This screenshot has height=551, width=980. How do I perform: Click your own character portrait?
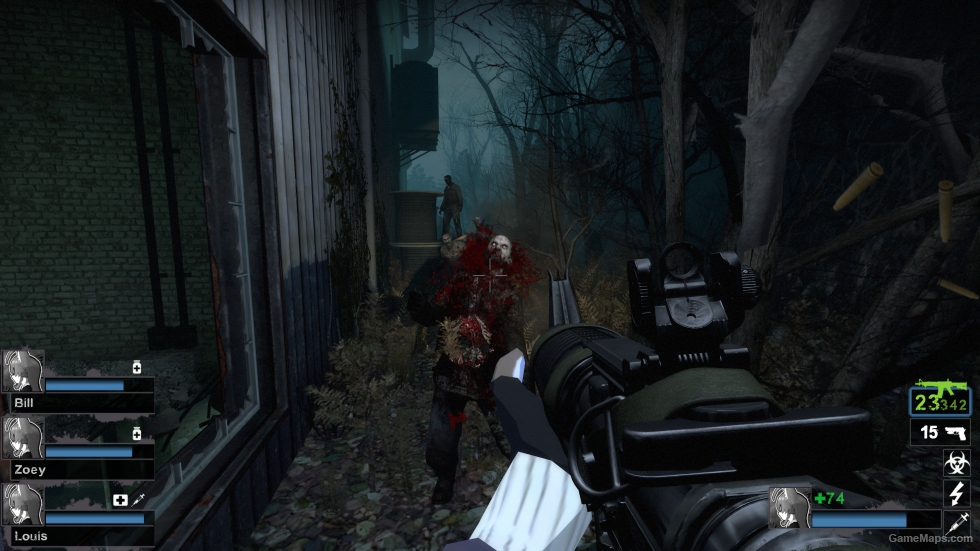click(x=788, y=507)
